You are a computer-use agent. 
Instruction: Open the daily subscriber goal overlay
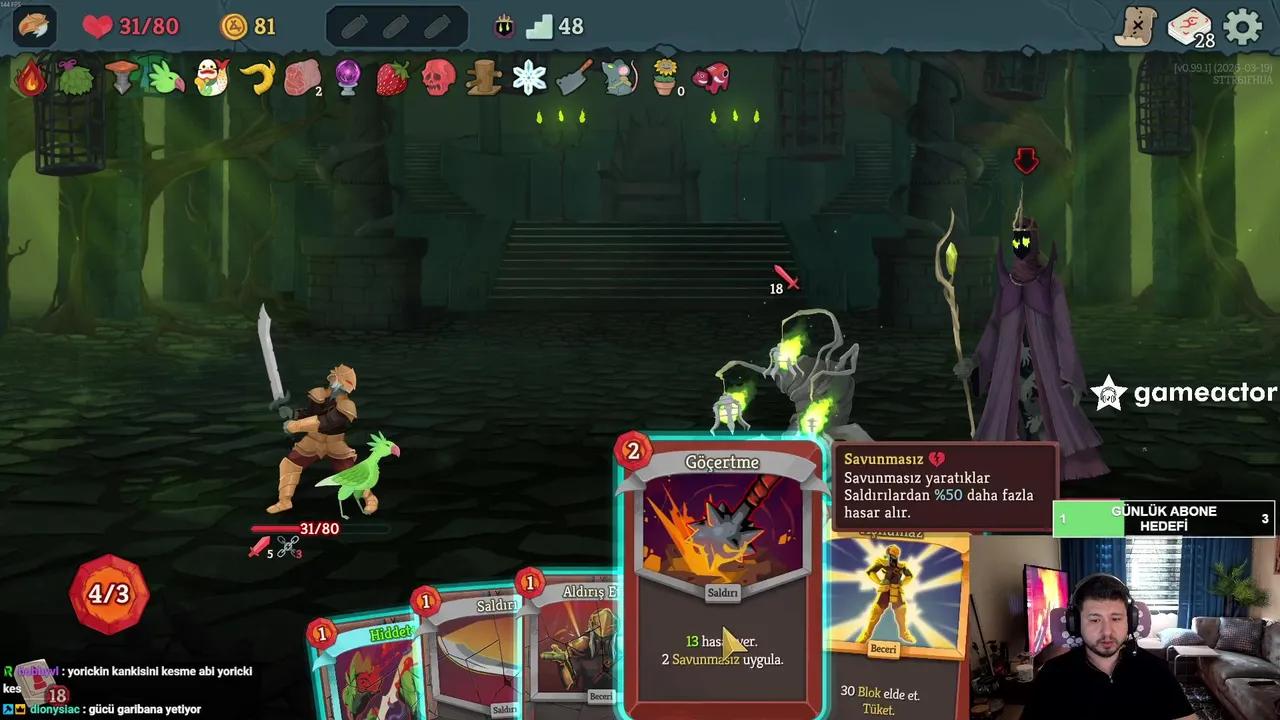pos(1164,519)
